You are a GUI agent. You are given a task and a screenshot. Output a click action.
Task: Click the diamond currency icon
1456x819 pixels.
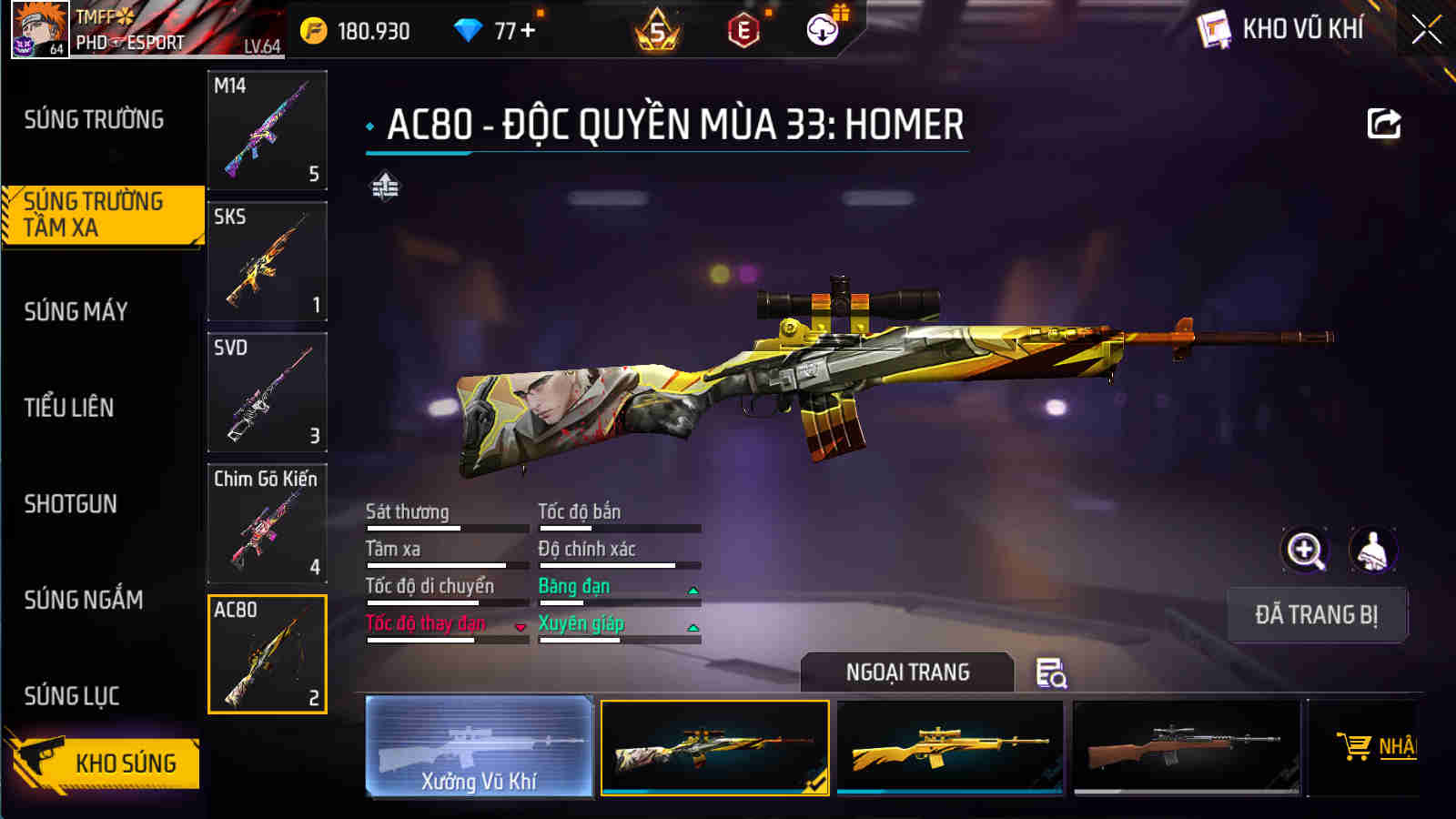click(x=467, y=28)
